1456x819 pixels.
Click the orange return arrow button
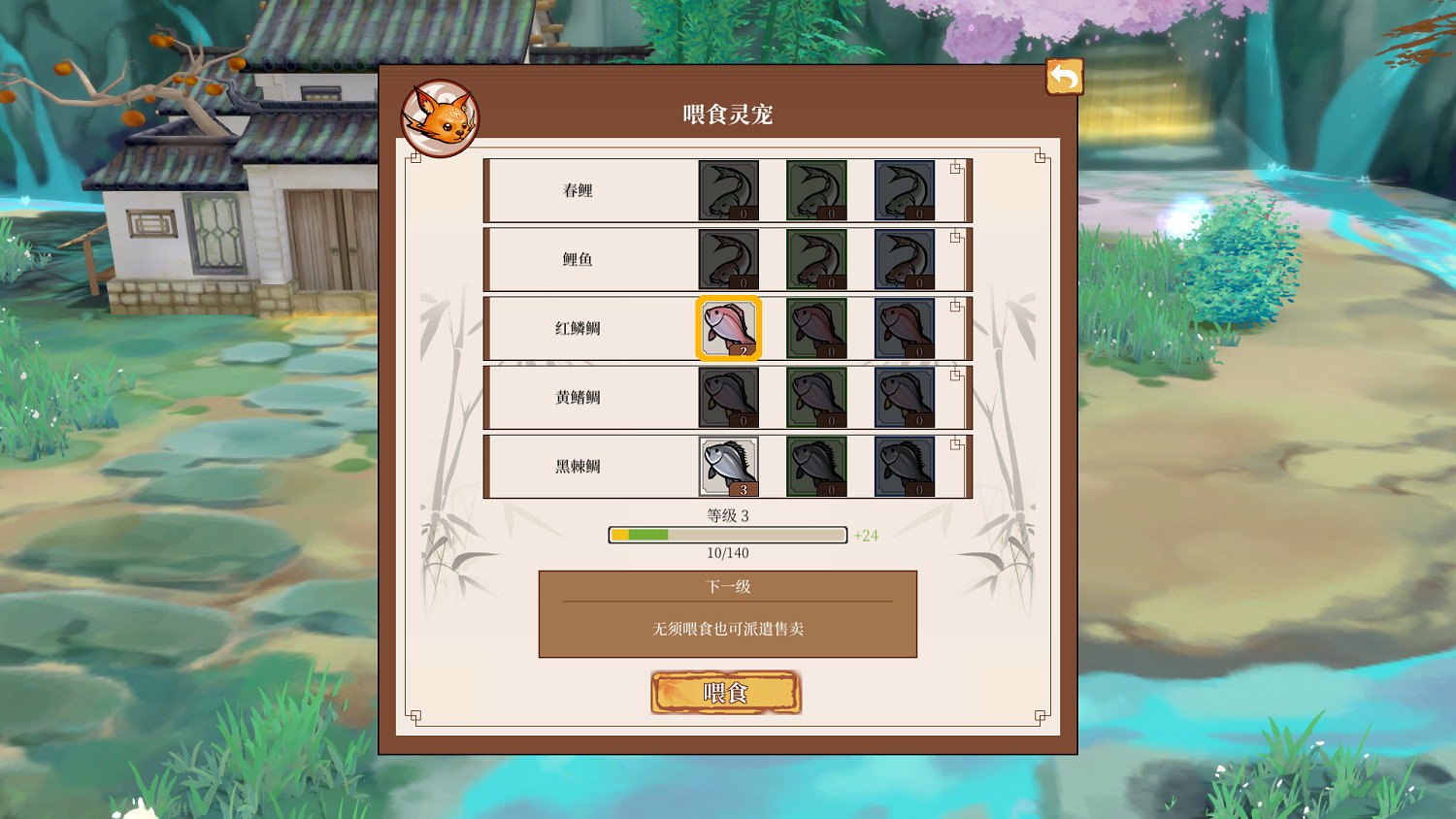1064,75
